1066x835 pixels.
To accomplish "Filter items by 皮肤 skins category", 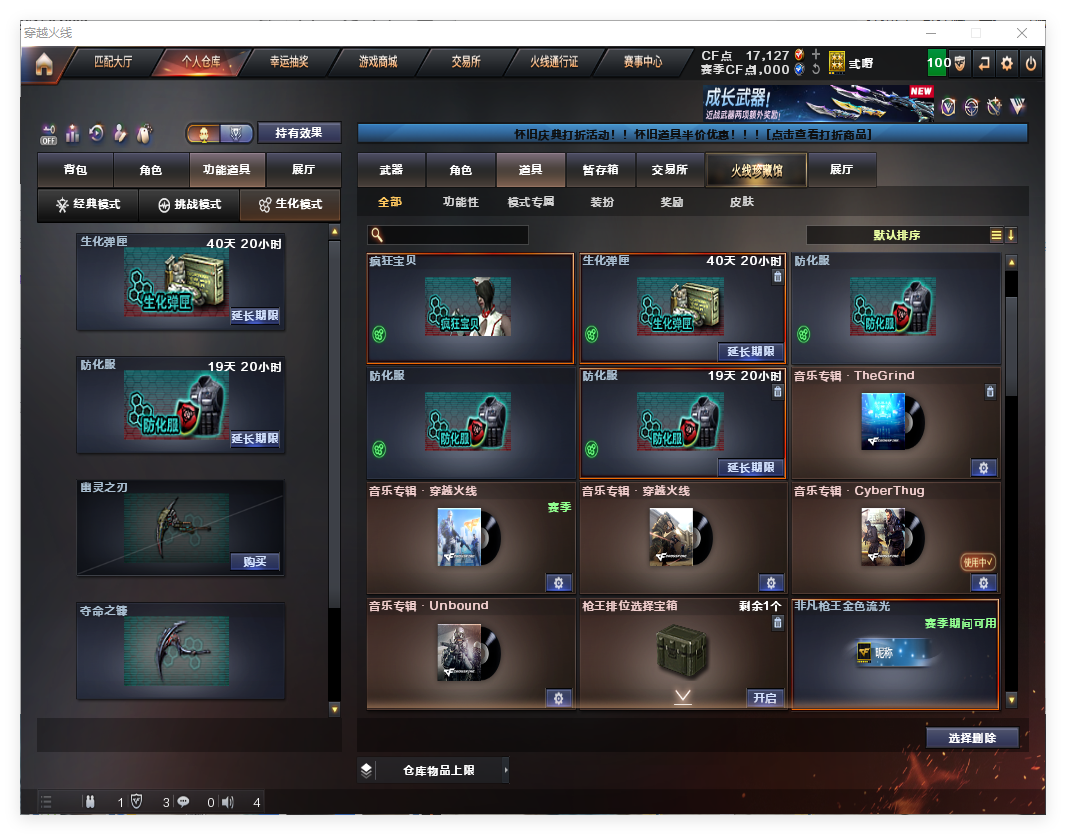I will coord(742,202).
